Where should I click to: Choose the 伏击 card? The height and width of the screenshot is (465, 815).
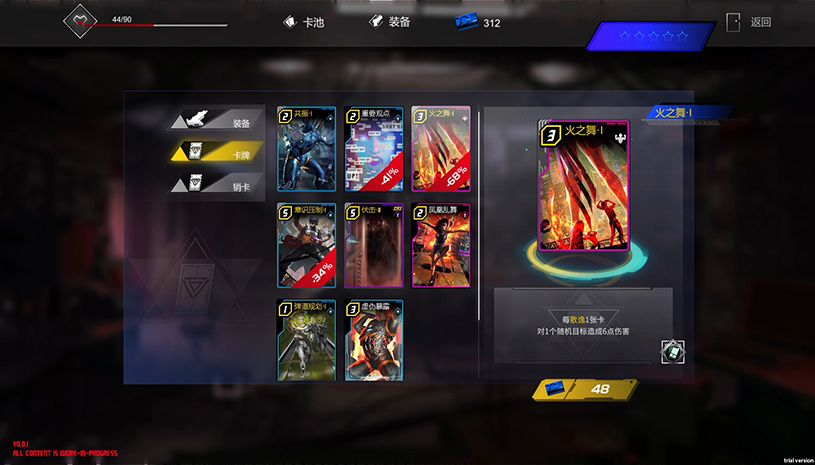point(373,245)
